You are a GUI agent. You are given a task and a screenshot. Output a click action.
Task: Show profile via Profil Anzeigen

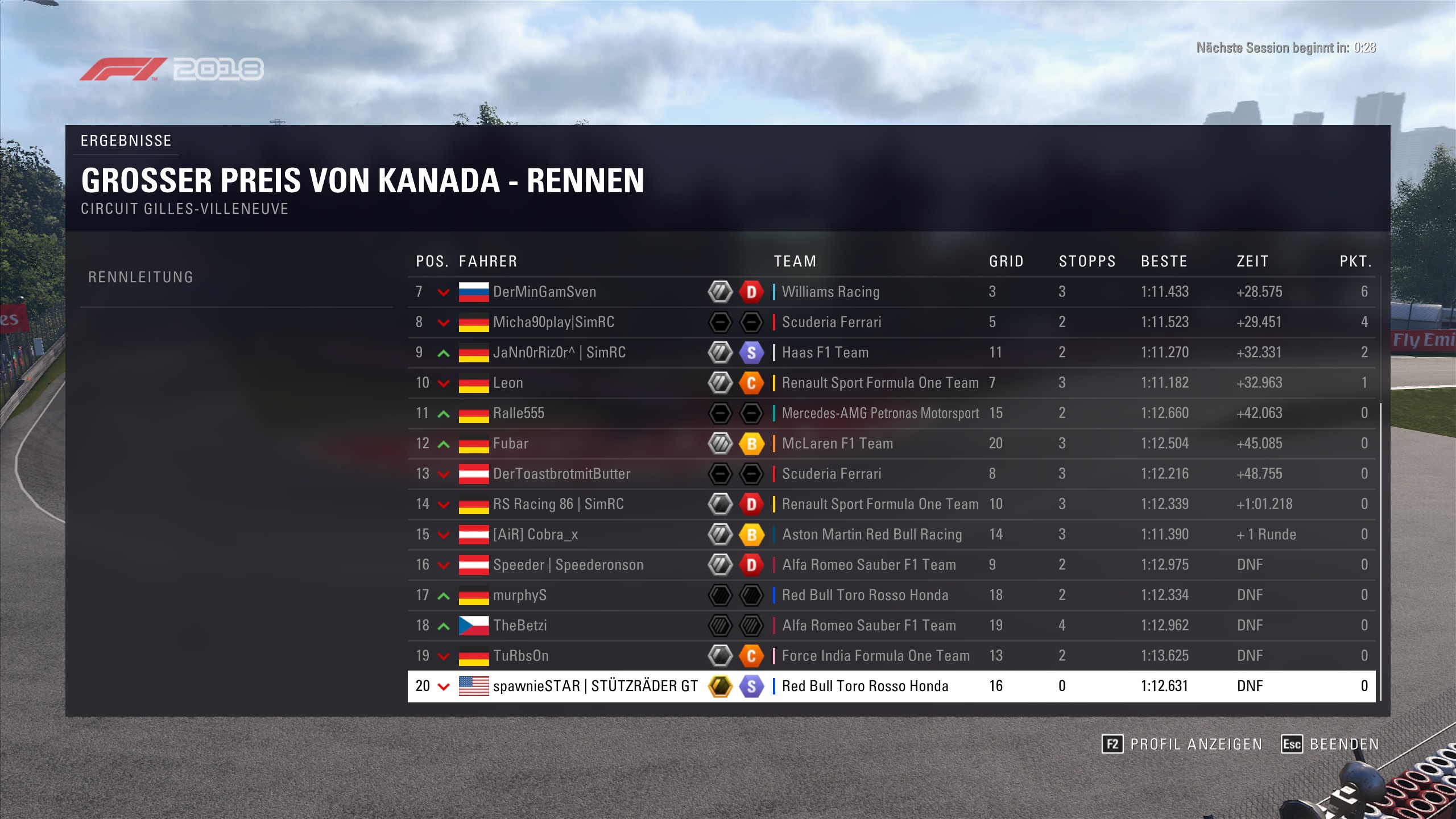click(x=1182, y=744)
